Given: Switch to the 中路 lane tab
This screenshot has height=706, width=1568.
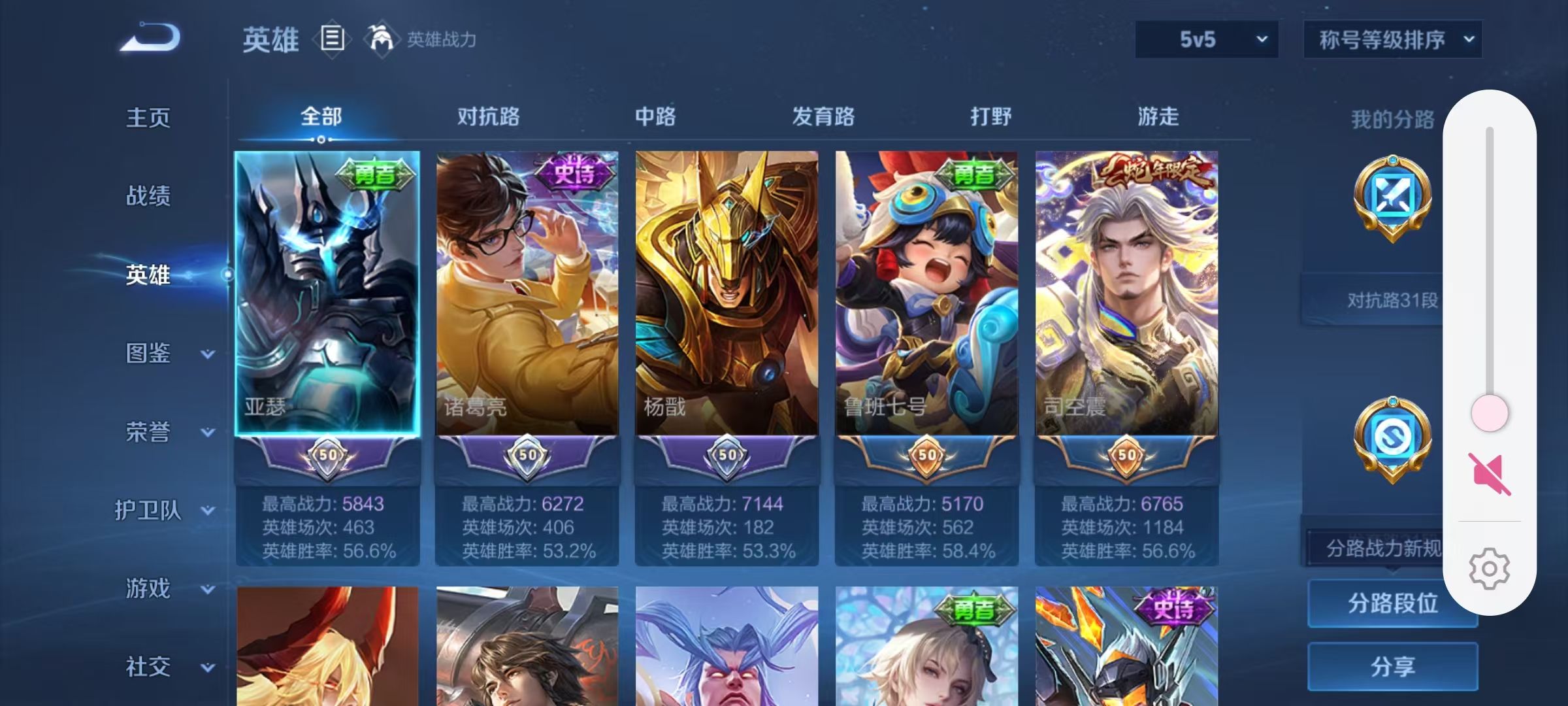Looking at the screenshot, I should [656, 117].
